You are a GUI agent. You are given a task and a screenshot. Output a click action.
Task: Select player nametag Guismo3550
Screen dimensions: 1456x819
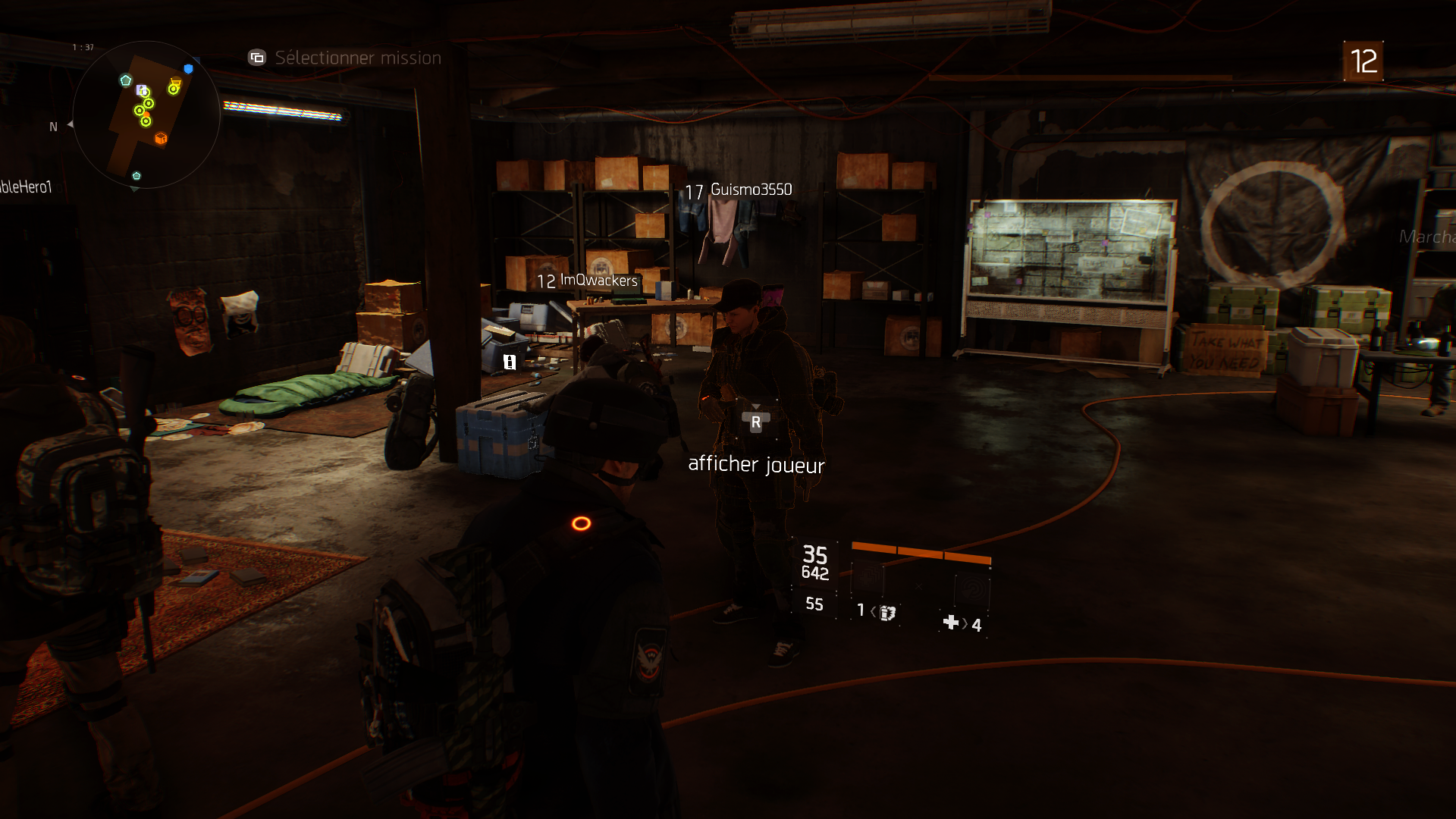tap(751, 190)
